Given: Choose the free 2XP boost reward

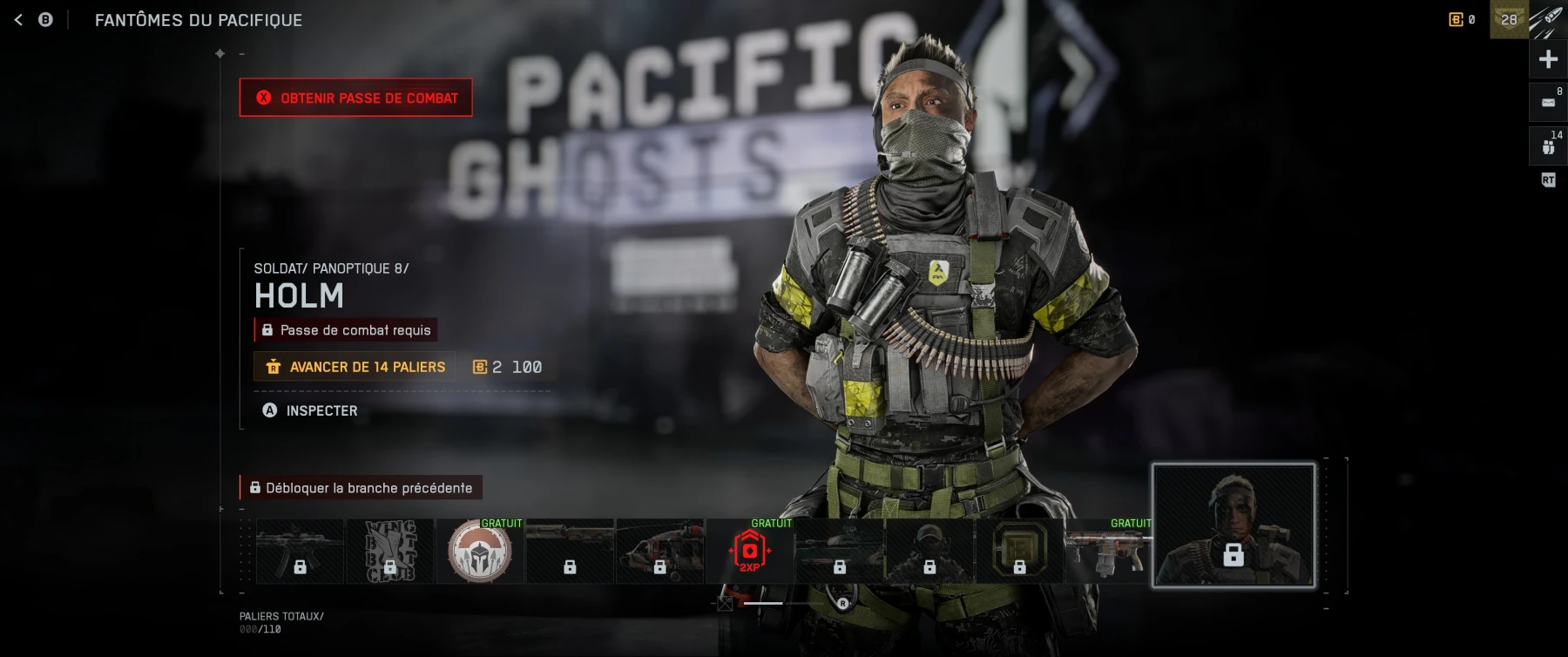Looking at the screenshot, I should click(x=749, y=552).
